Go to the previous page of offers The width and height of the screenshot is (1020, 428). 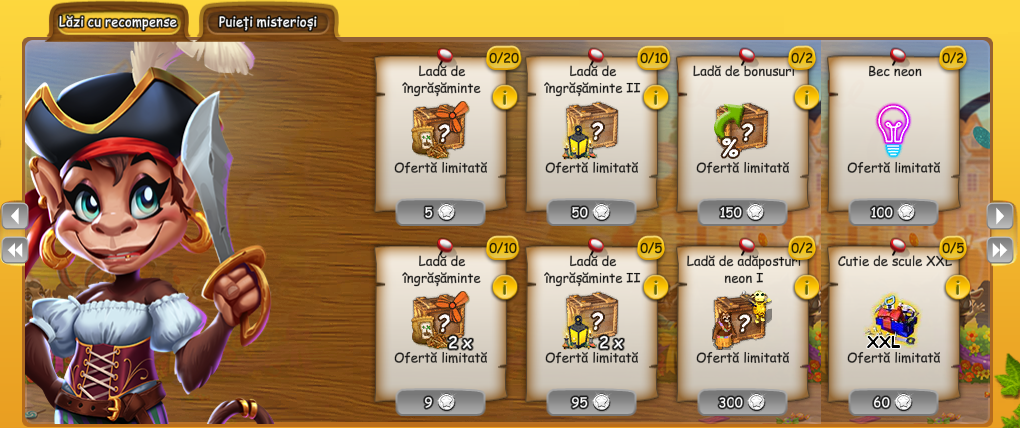(15, 216)
